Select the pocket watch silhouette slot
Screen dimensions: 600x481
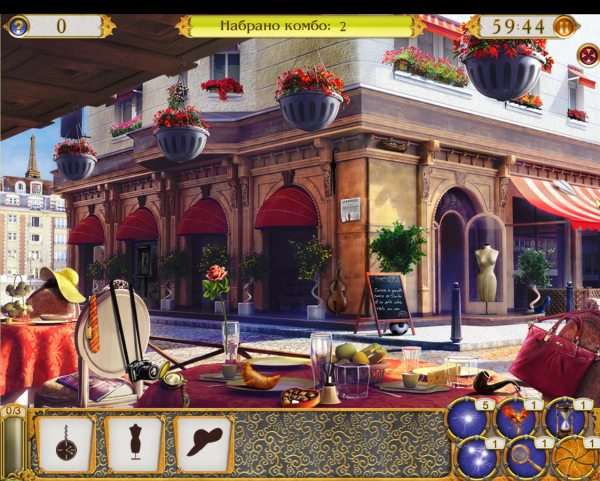pyautogui.click(x=66, y=442)
